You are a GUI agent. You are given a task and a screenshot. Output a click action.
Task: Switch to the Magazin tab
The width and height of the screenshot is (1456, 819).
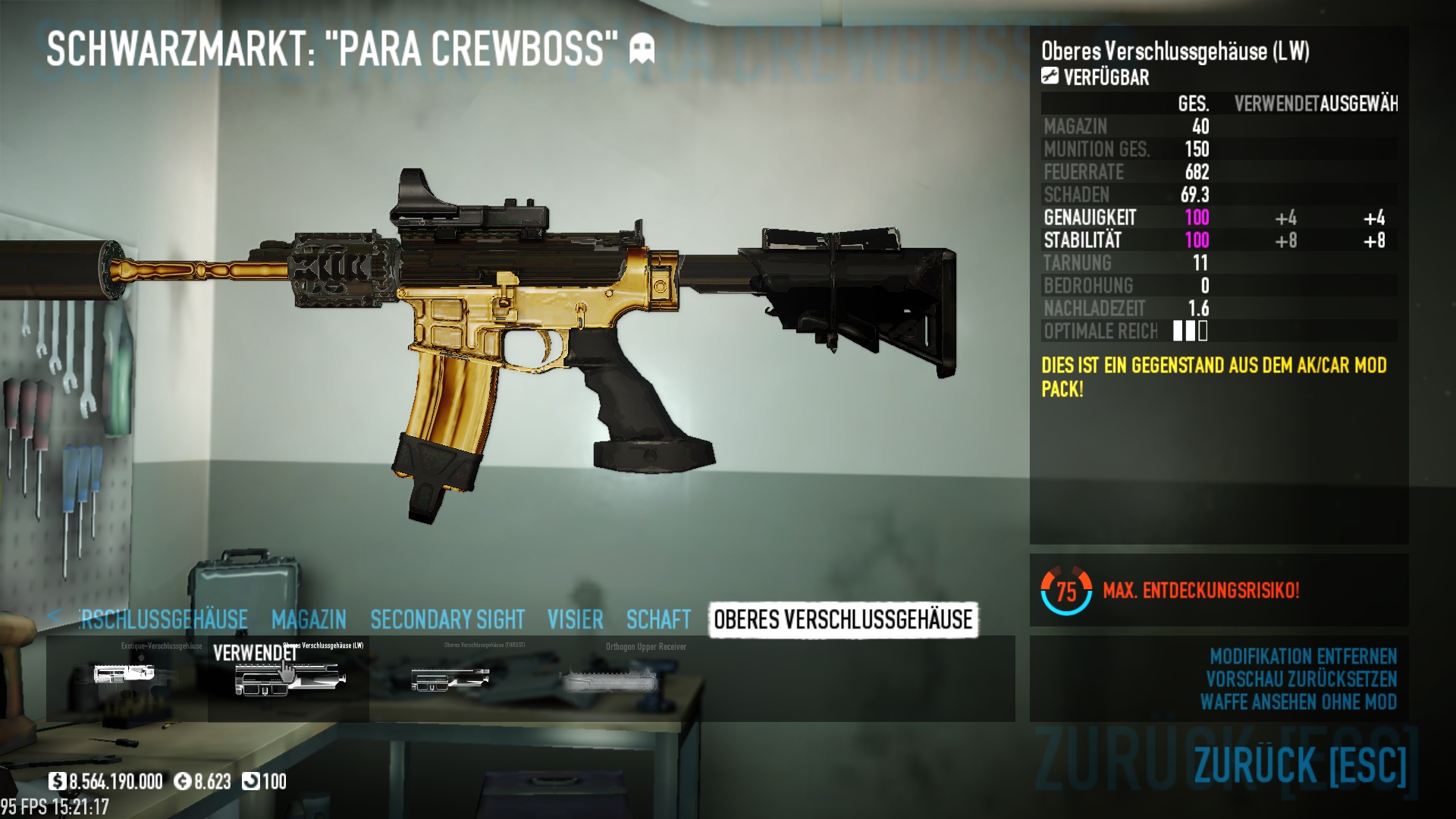click(309, 620)
